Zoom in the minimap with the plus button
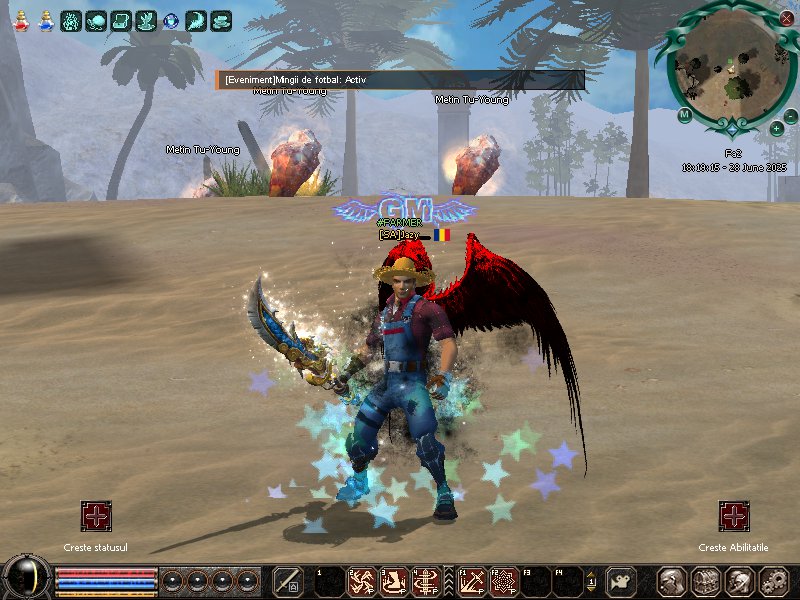This screenshot has height=600, width=800. [777, 128]
